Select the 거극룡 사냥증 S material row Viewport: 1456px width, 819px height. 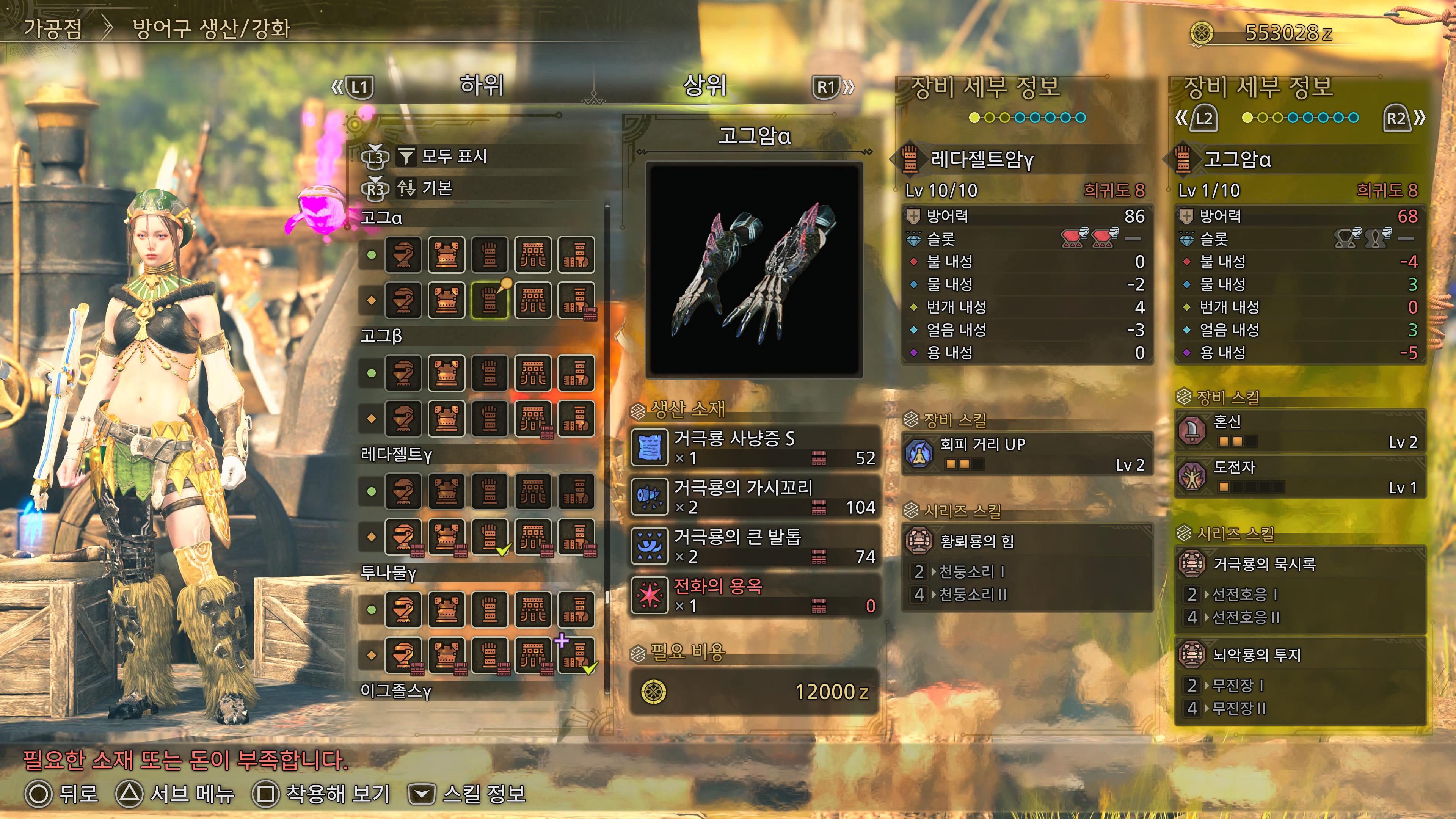755,447
